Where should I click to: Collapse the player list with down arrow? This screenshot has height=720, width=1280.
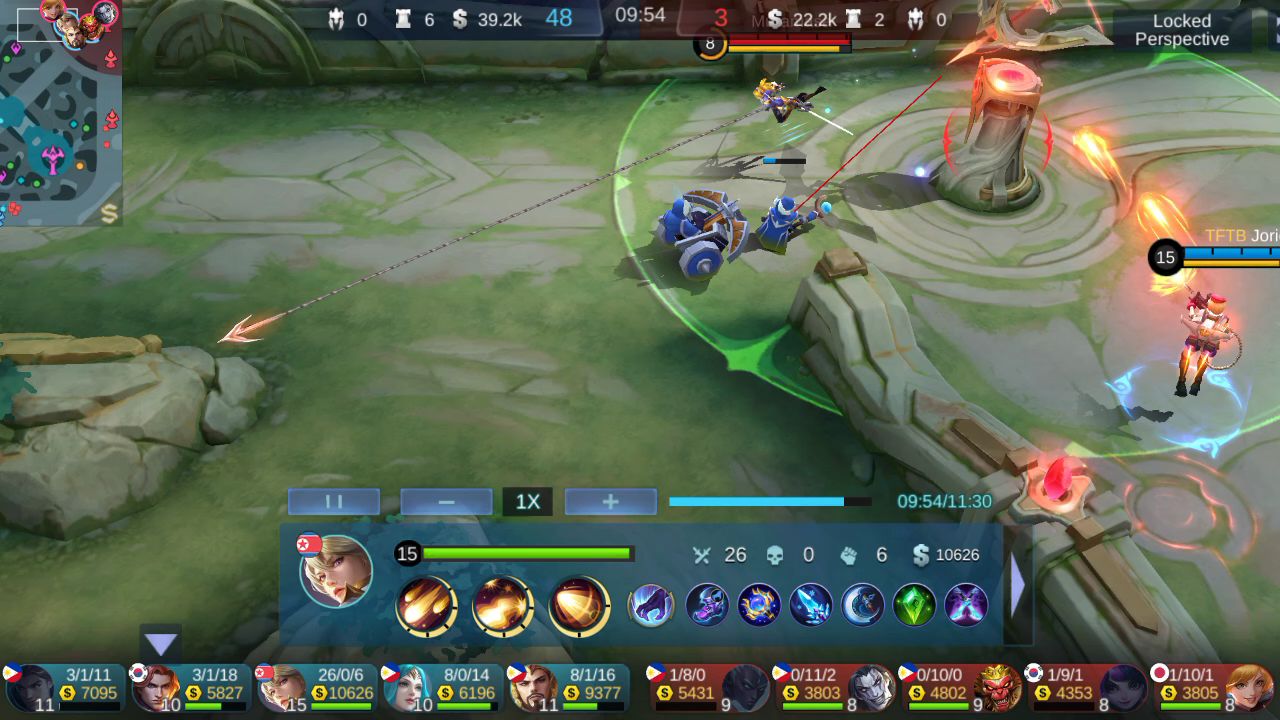click(161, 644)
